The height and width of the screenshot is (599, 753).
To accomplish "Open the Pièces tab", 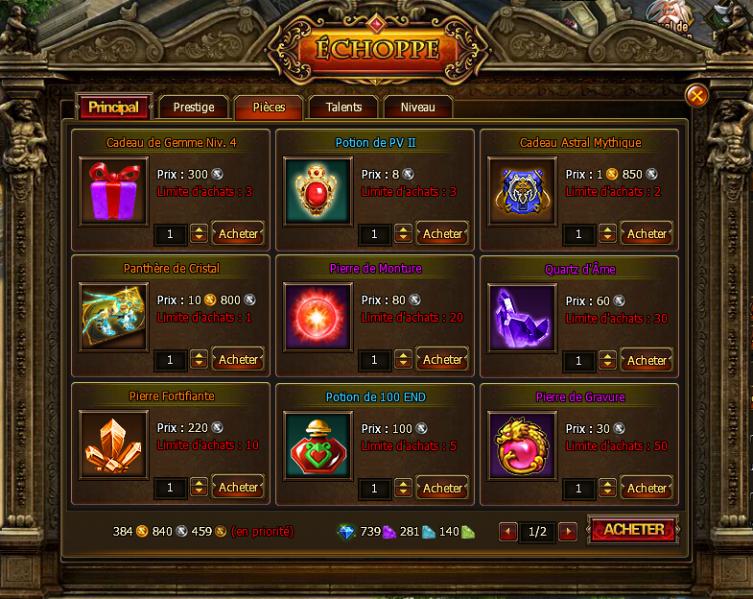I will (269, 107).
